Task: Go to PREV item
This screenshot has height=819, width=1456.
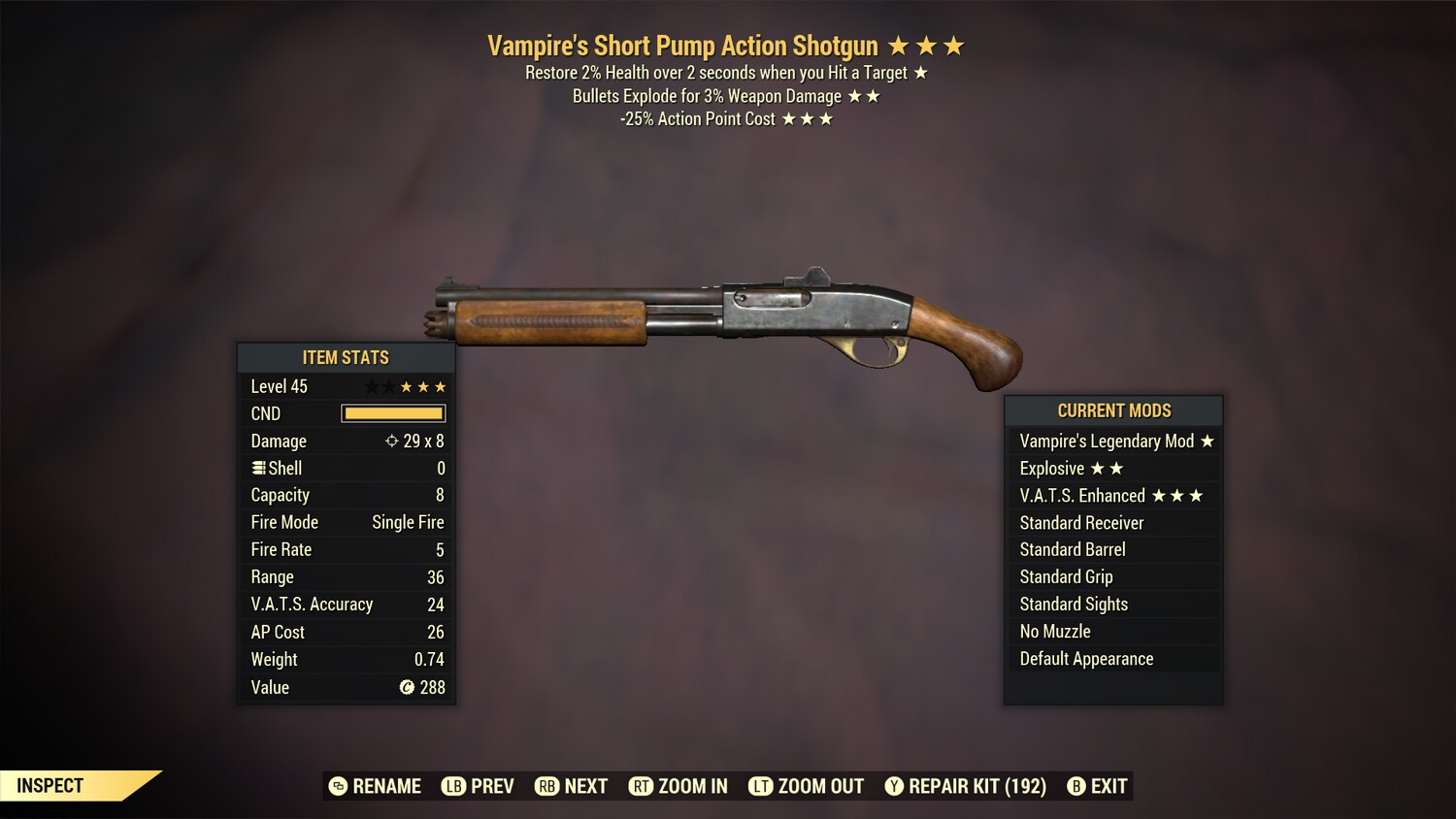Action: [478, 786]
